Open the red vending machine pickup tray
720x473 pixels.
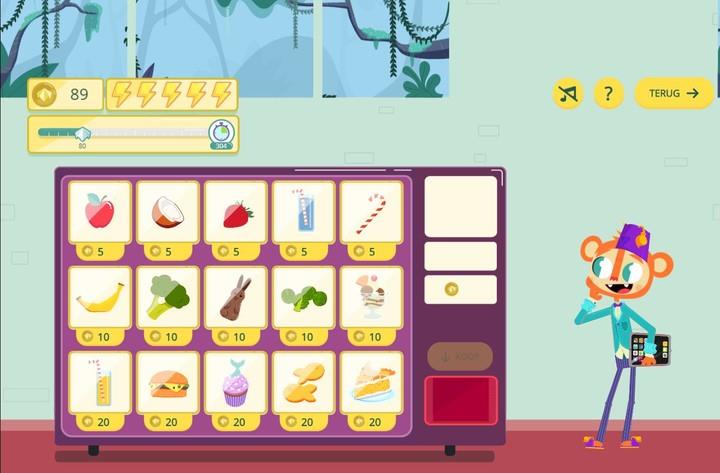point(461,400)
